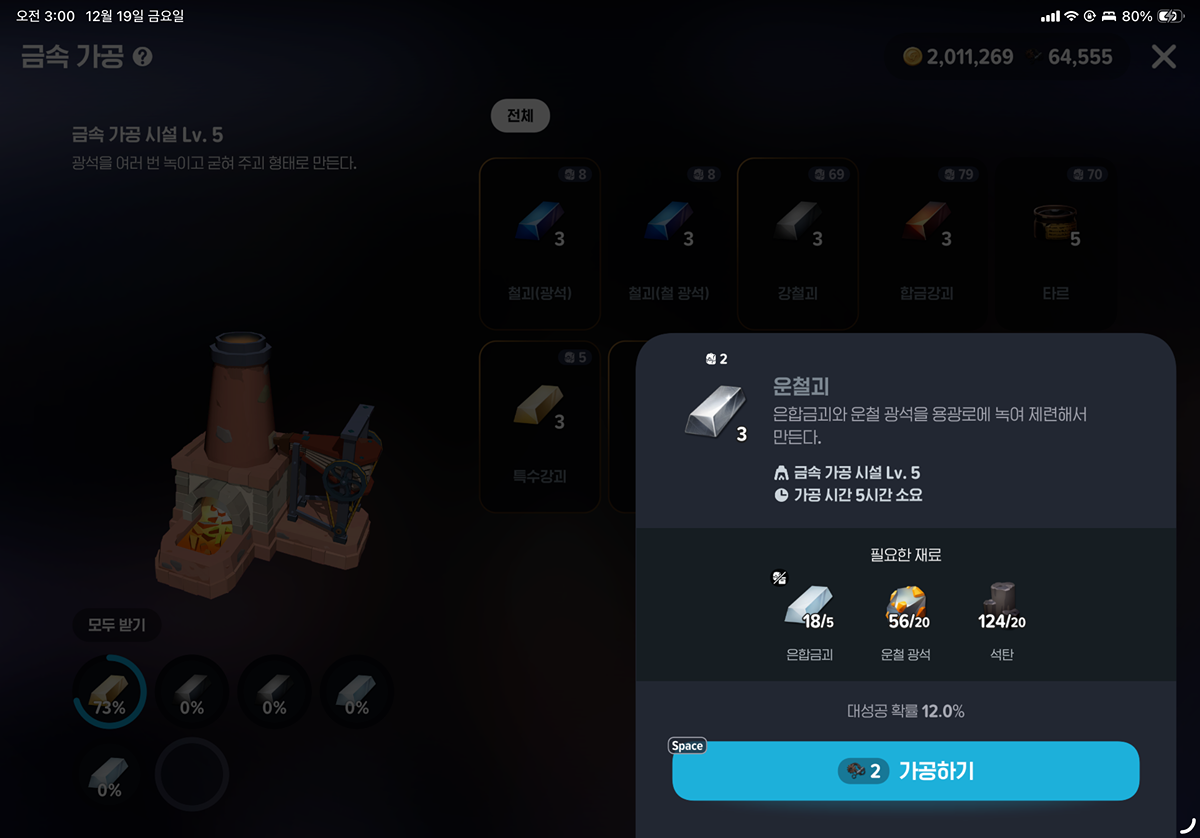Choose the 합금강괴 recipe card
1200x838 pixels.
(926, 243)
